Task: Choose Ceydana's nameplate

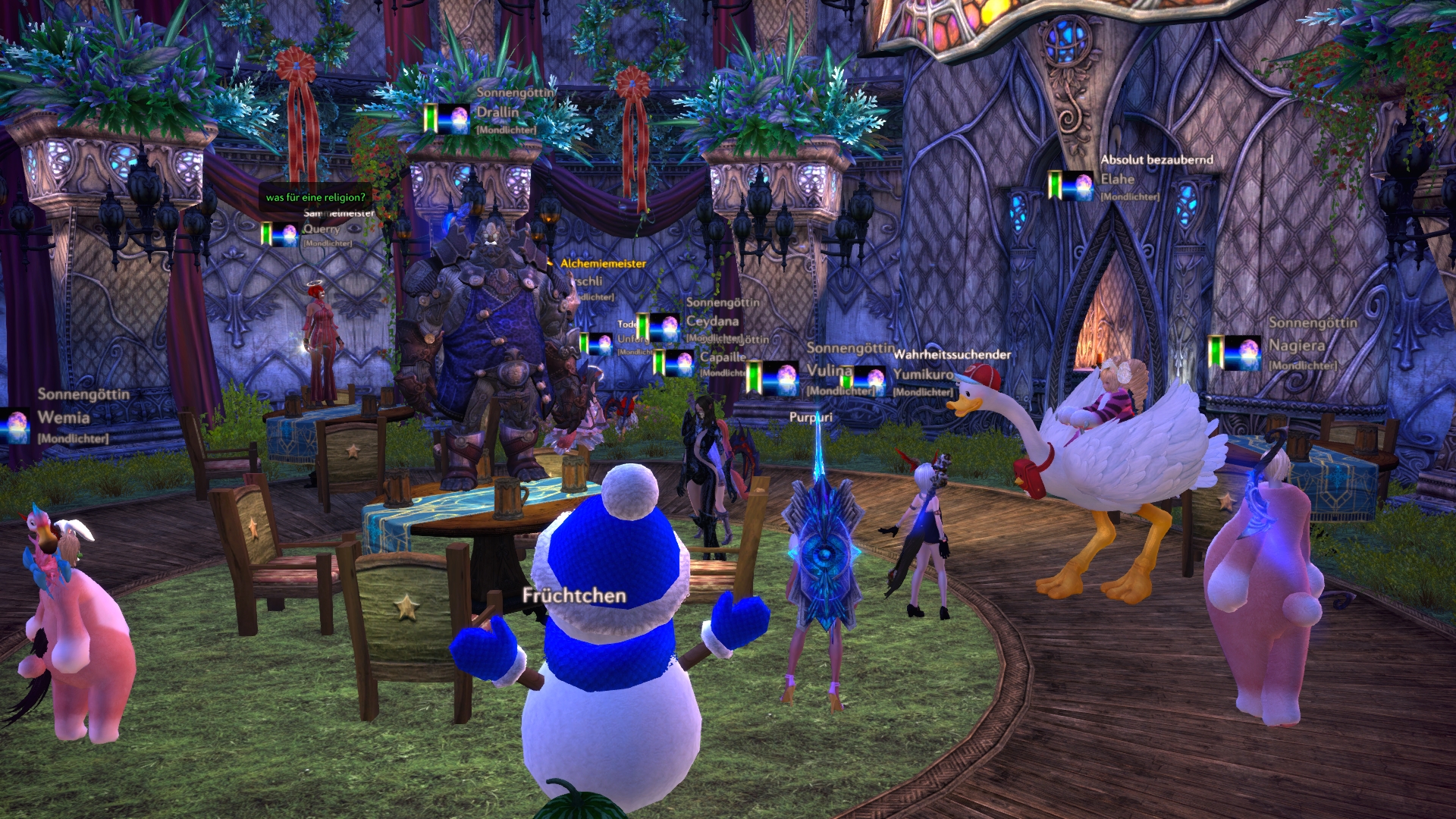Action: 712,321
